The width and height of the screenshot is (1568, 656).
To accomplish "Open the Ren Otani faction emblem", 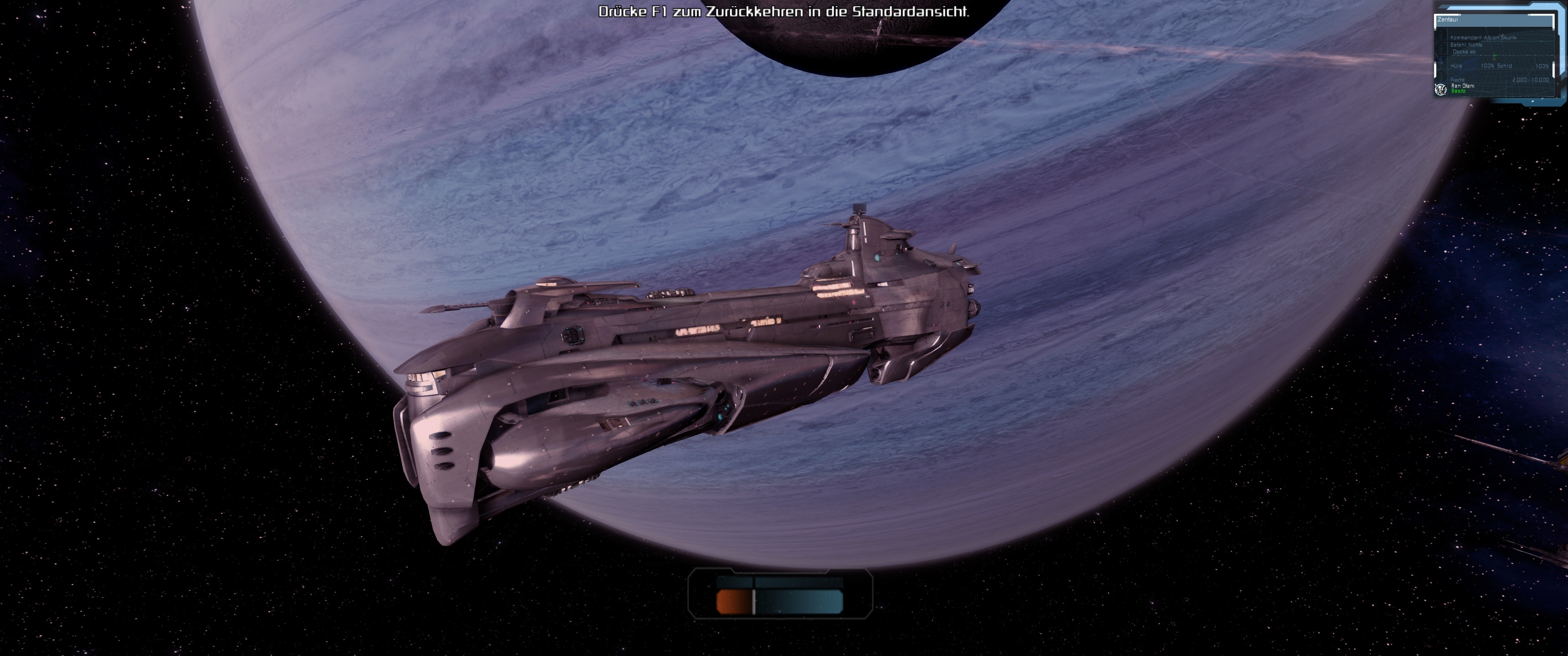I will [x=1441, y=89].
